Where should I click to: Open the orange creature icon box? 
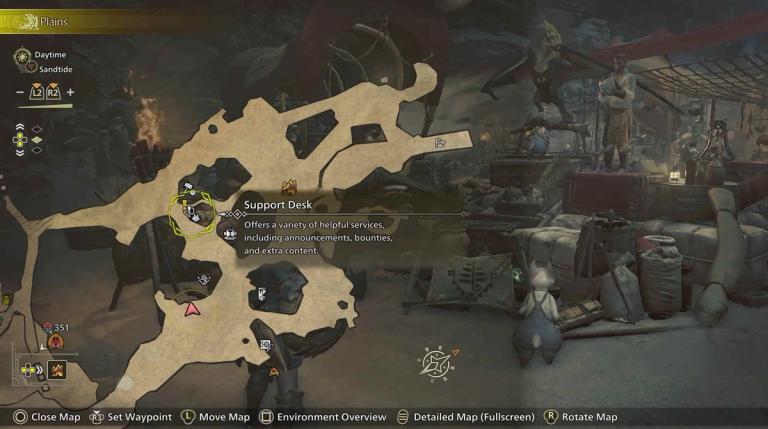coord(58,370)
